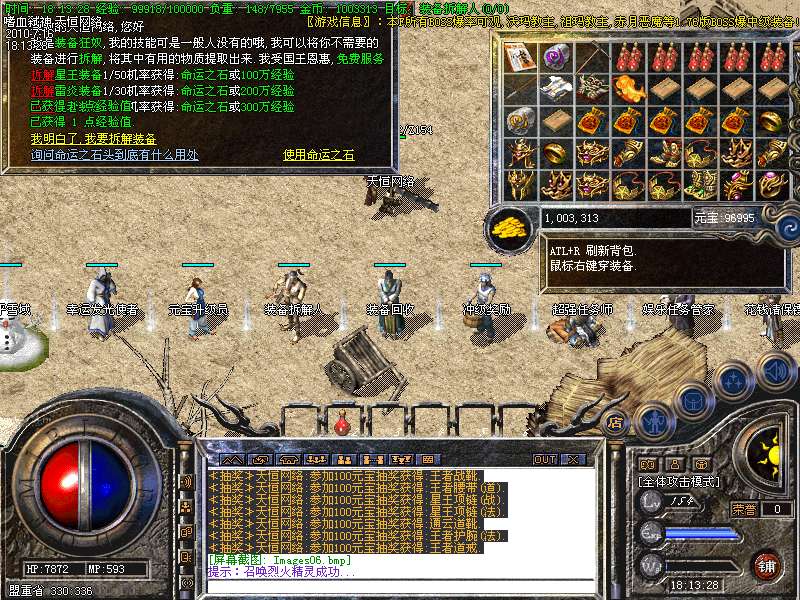Click the red 拆解 link for 雷炎装备
The image size is (800, 600).
pyautogui.click(x=43, y=90)
